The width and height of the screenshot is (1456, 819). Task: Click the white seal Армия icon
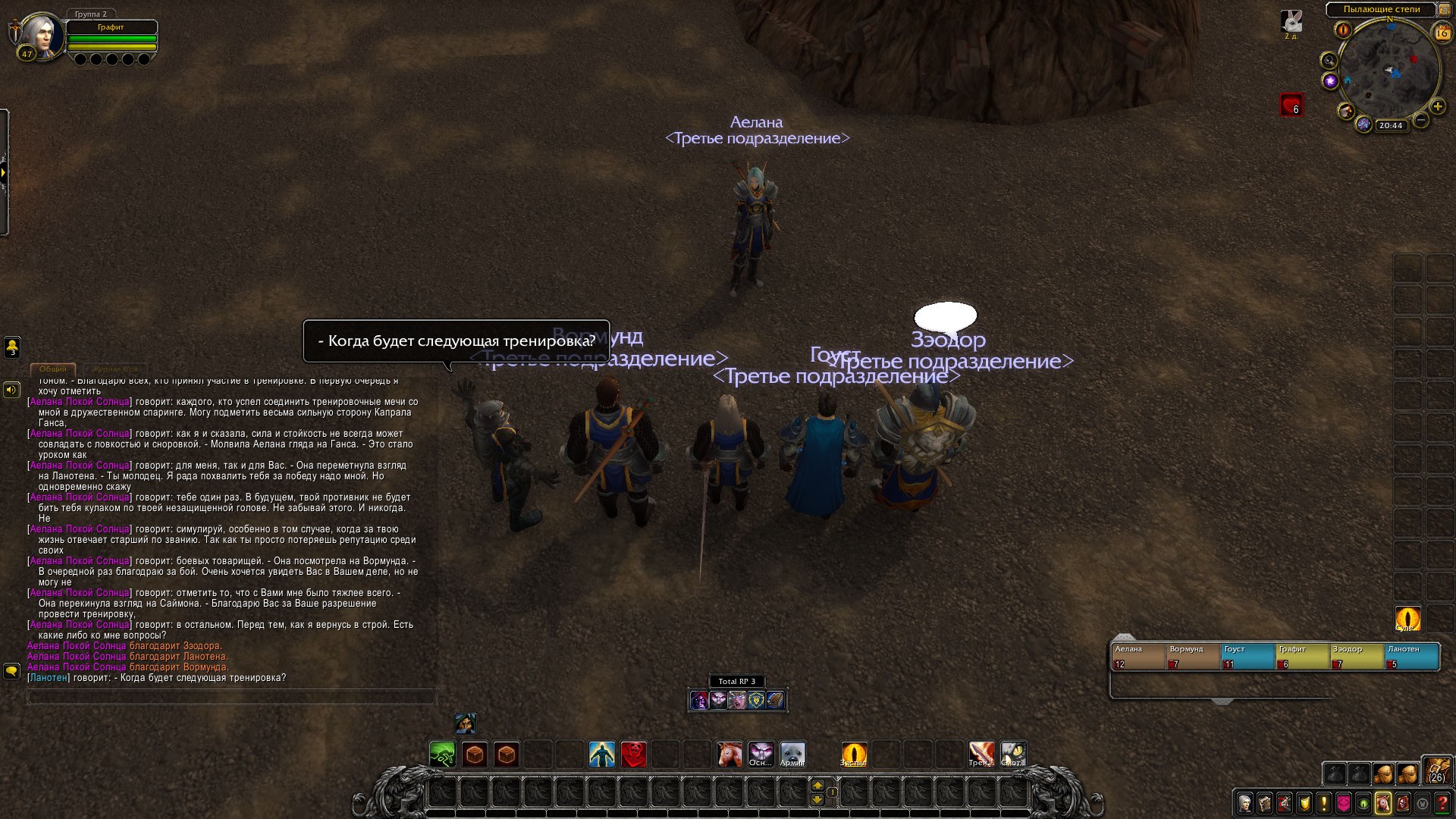tap(792, 755)
